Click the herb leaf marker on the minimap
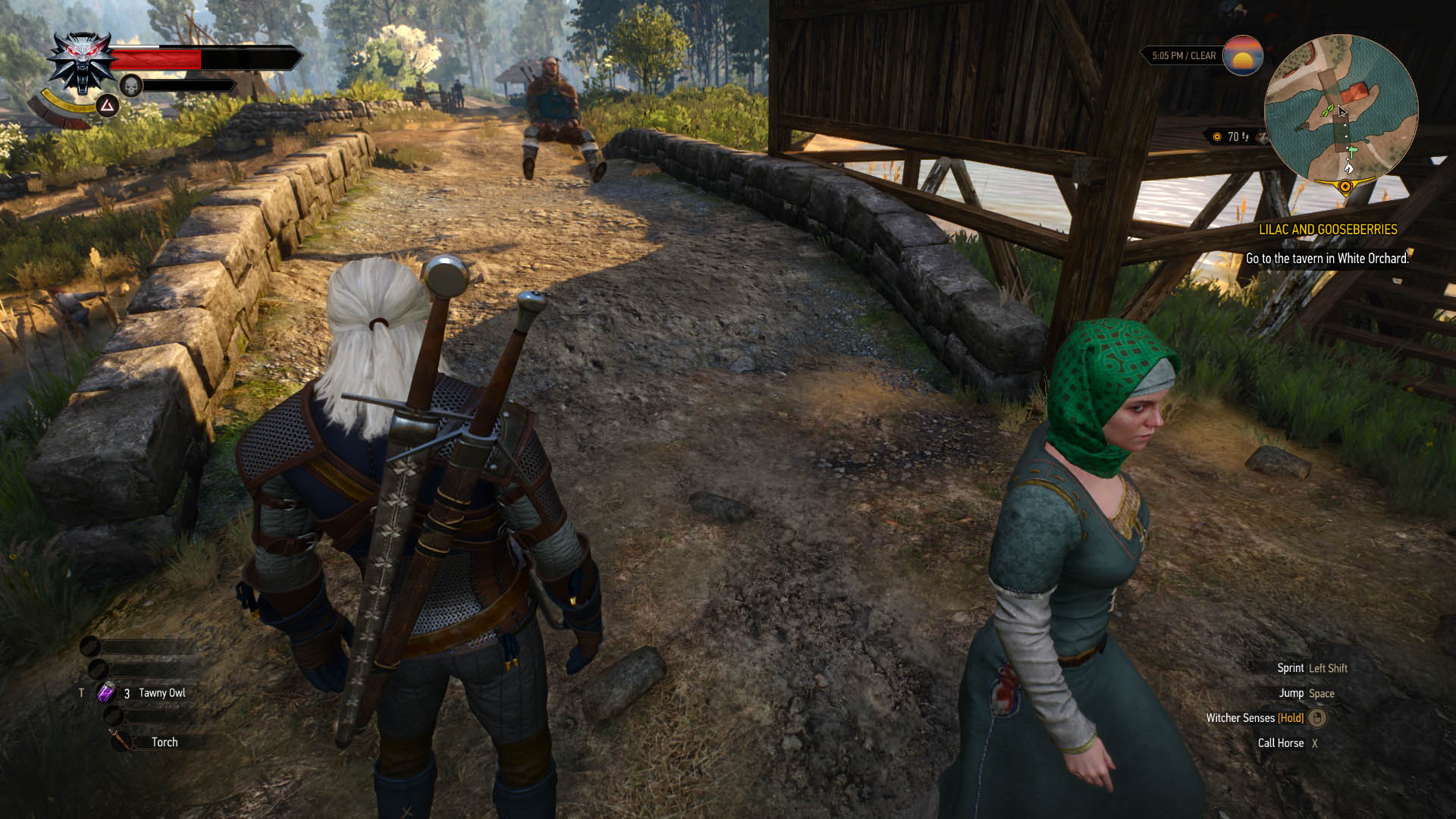 (1327, 110)
